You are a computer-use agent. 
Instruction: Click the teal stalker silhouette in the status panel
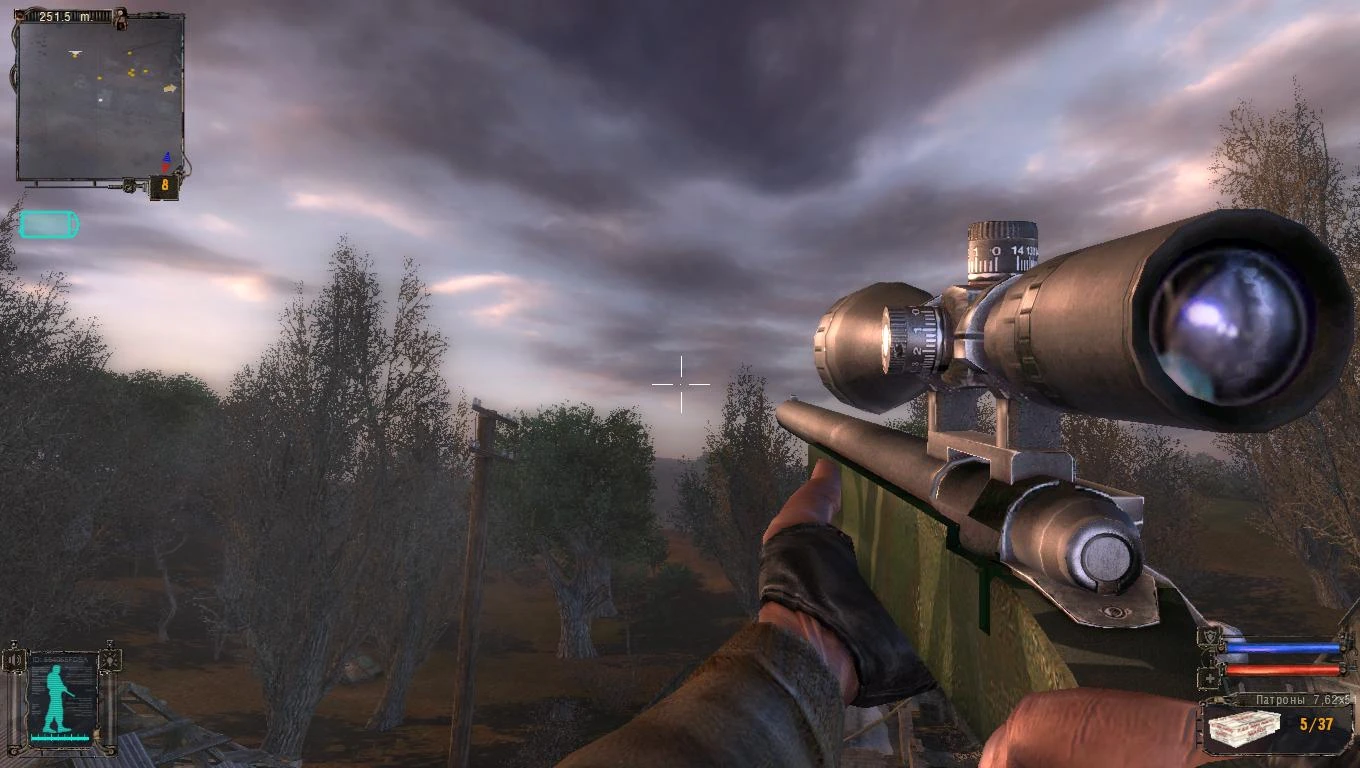55,695
